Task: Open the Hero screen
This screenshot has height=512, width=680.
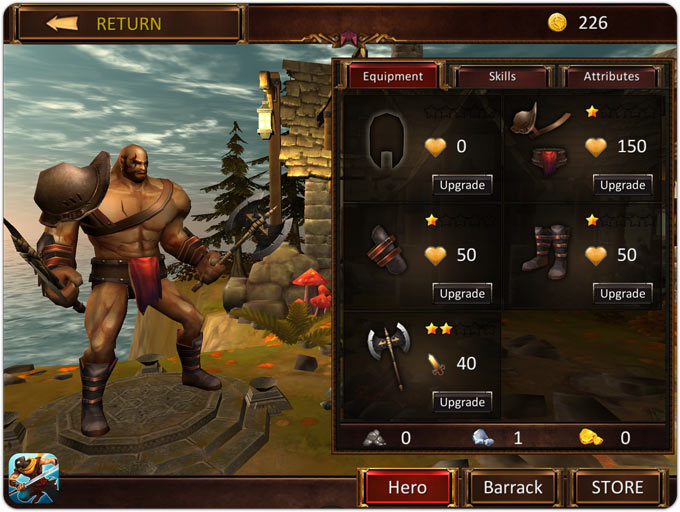Action: 407,488
